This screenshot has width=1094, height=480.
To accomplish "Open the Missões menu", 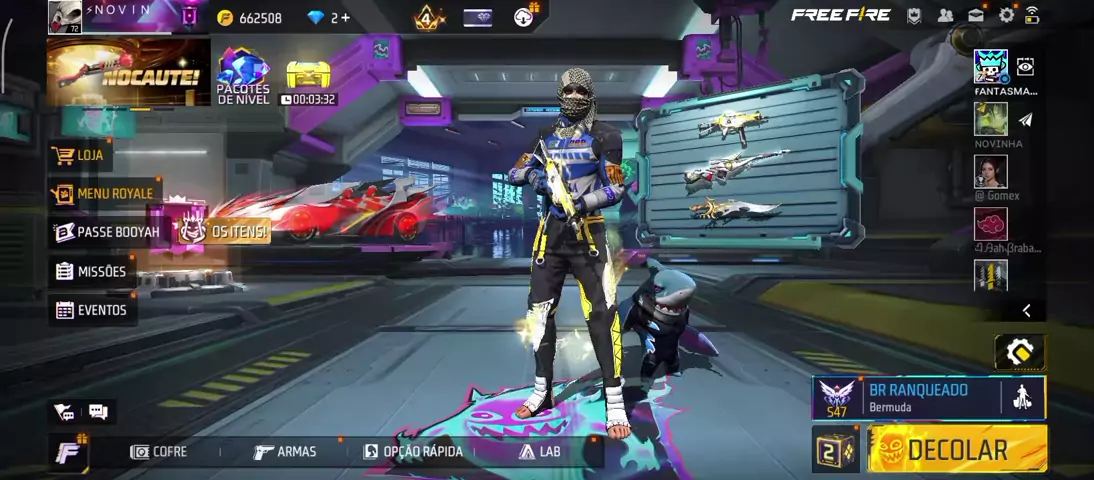I will click(x=91, y=271).
